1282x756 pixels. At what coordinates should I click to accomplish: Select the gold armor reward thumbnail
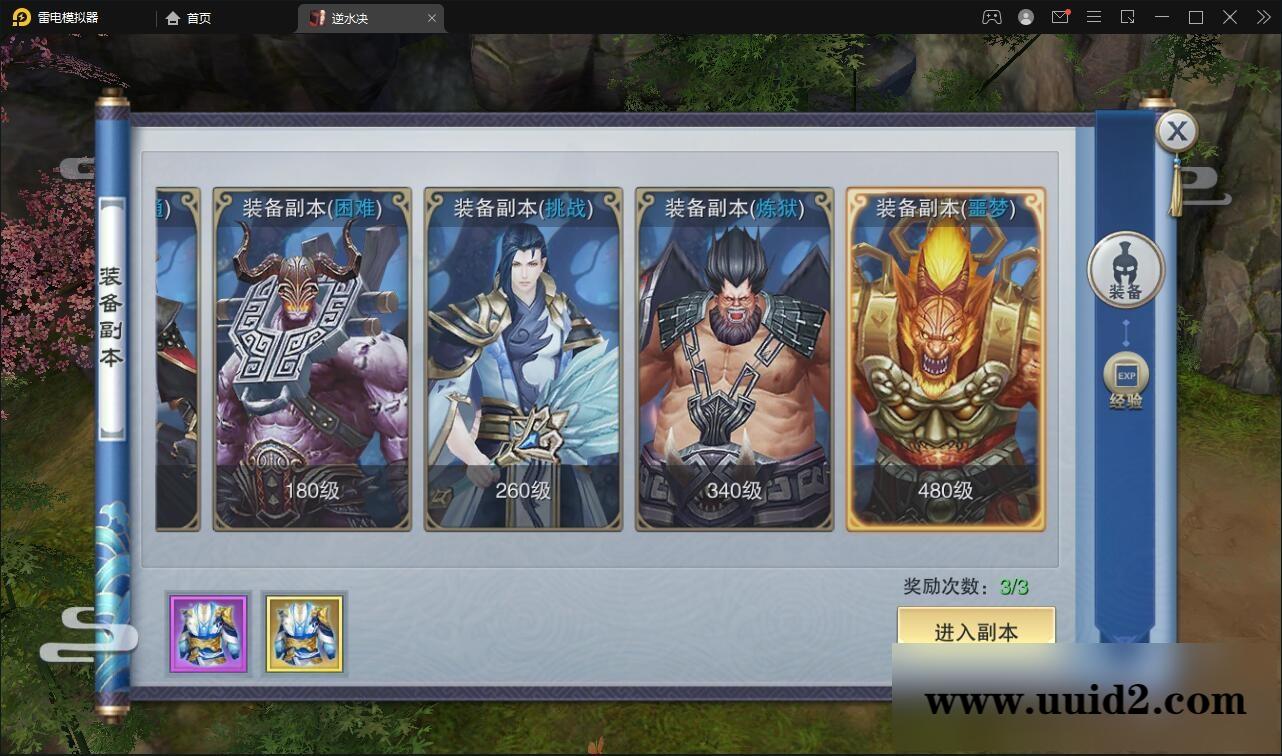coord(304,634)
